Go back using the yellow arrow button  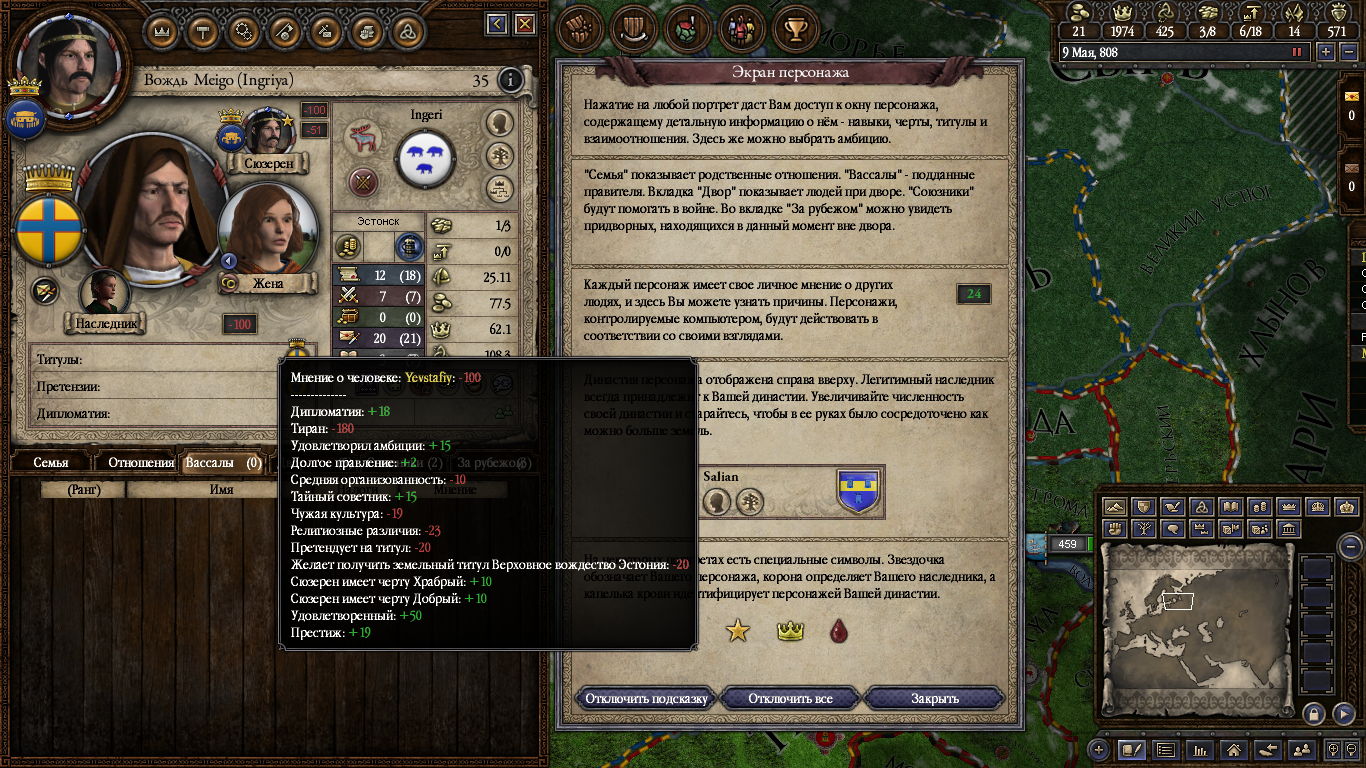point(497,25)
